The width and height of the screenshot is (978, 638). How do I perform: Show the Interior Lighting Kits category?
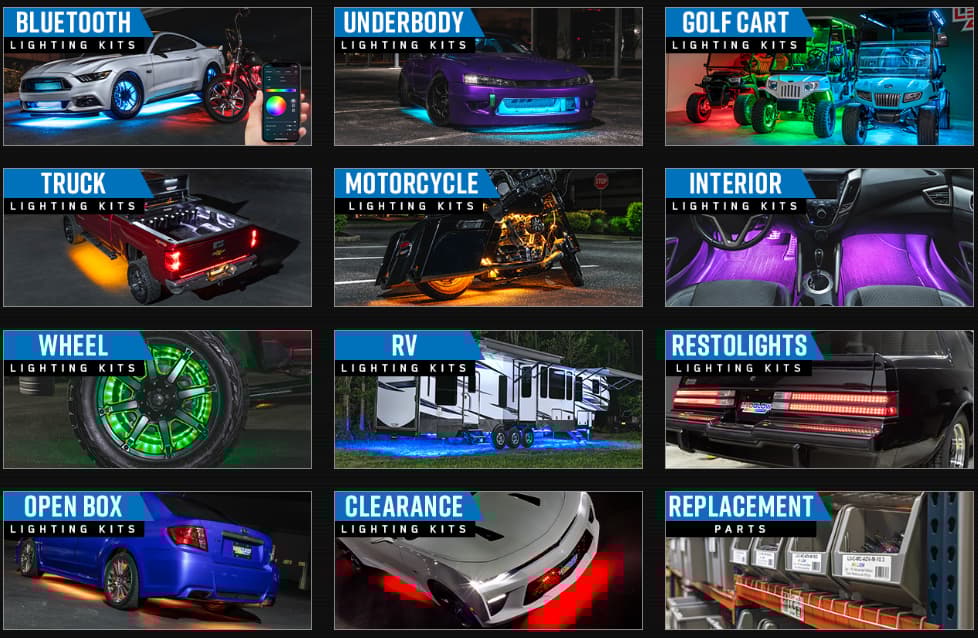pyautogui.click(x=819, y=237)
